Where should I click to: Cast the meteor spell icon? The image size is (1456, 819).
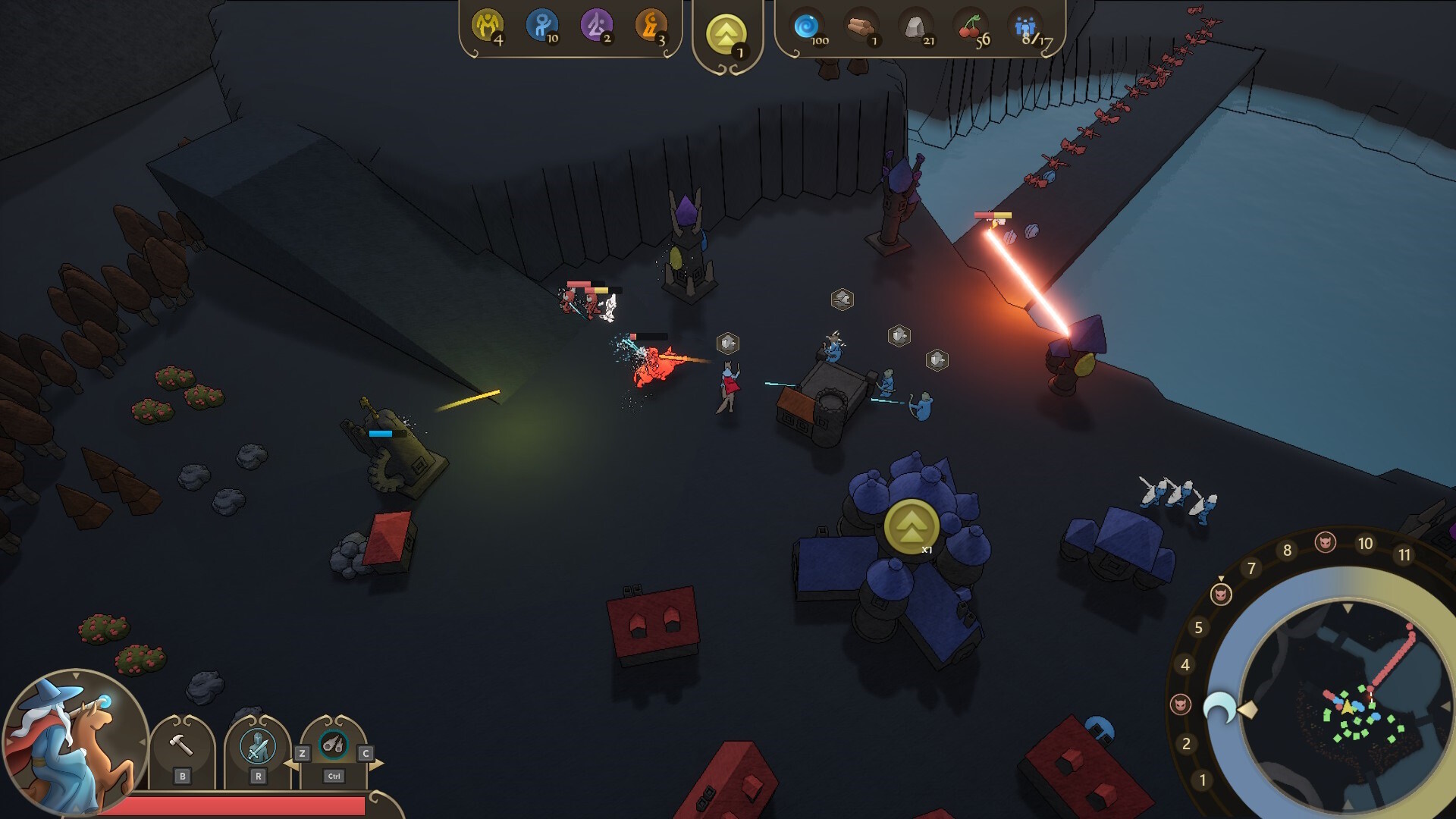(334, 745)
